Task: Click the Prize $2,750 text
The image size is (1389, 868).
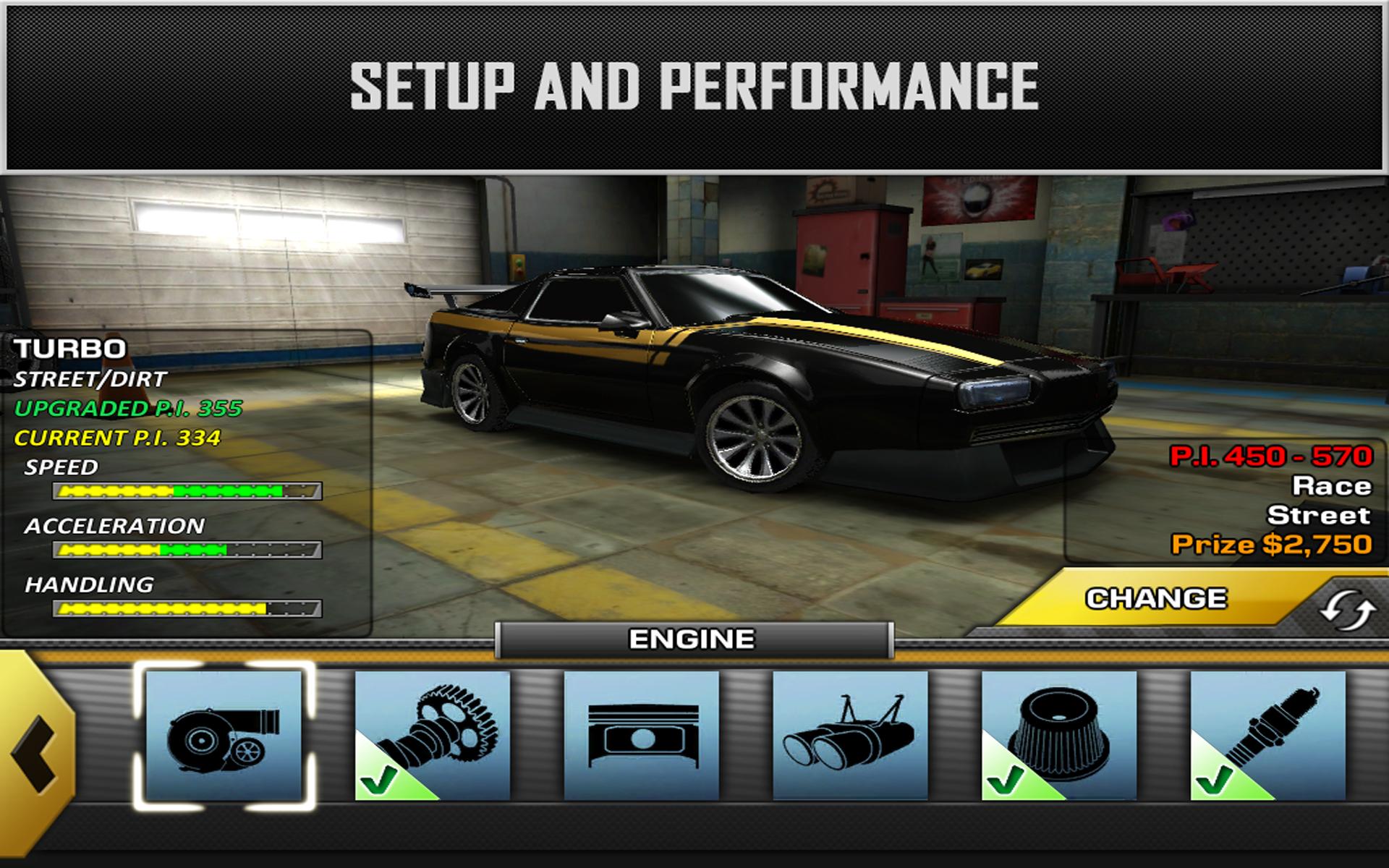Action: pos(1274,545)
